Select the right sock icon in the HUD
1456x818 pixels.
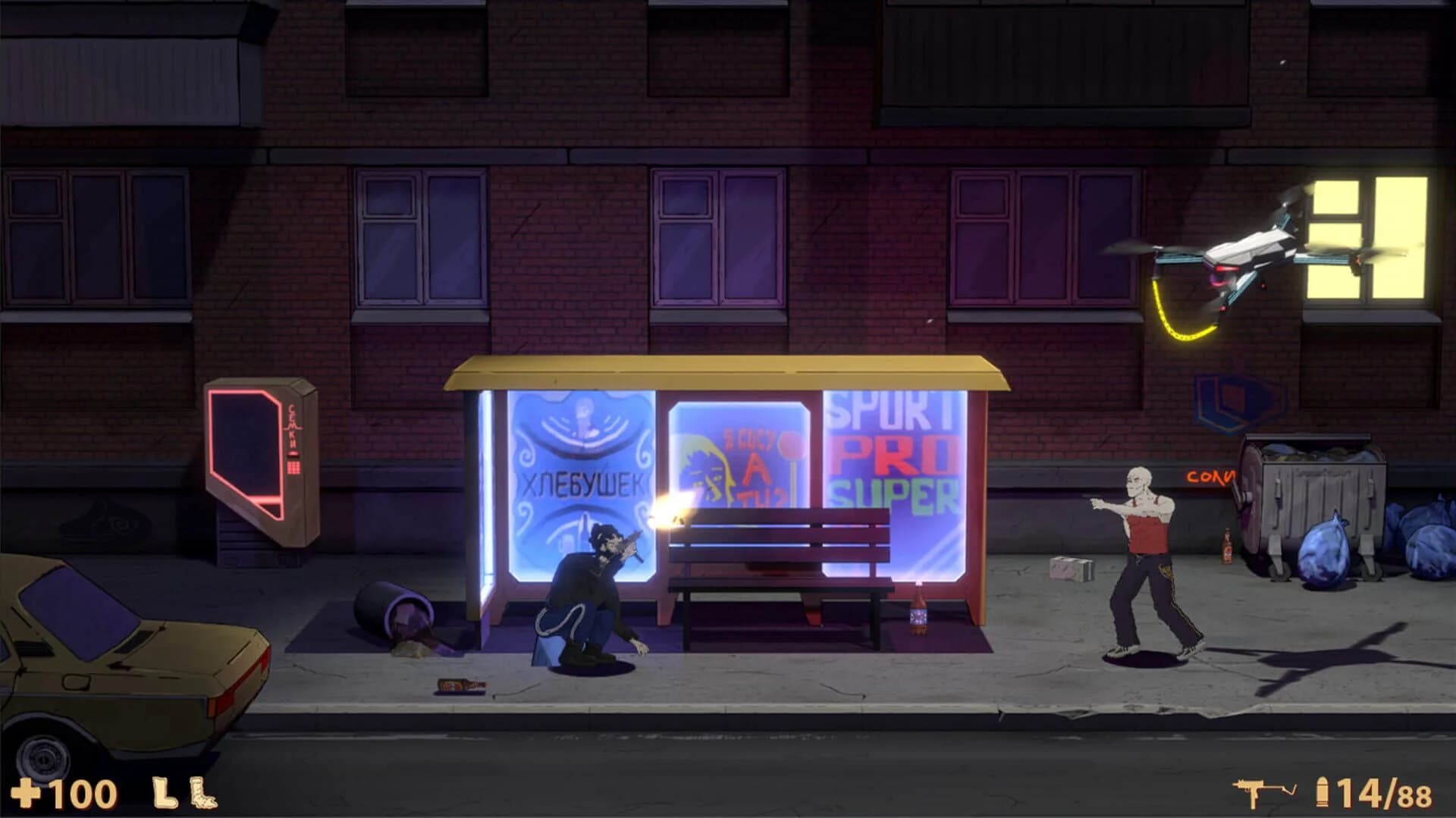[x=203, y=792]
